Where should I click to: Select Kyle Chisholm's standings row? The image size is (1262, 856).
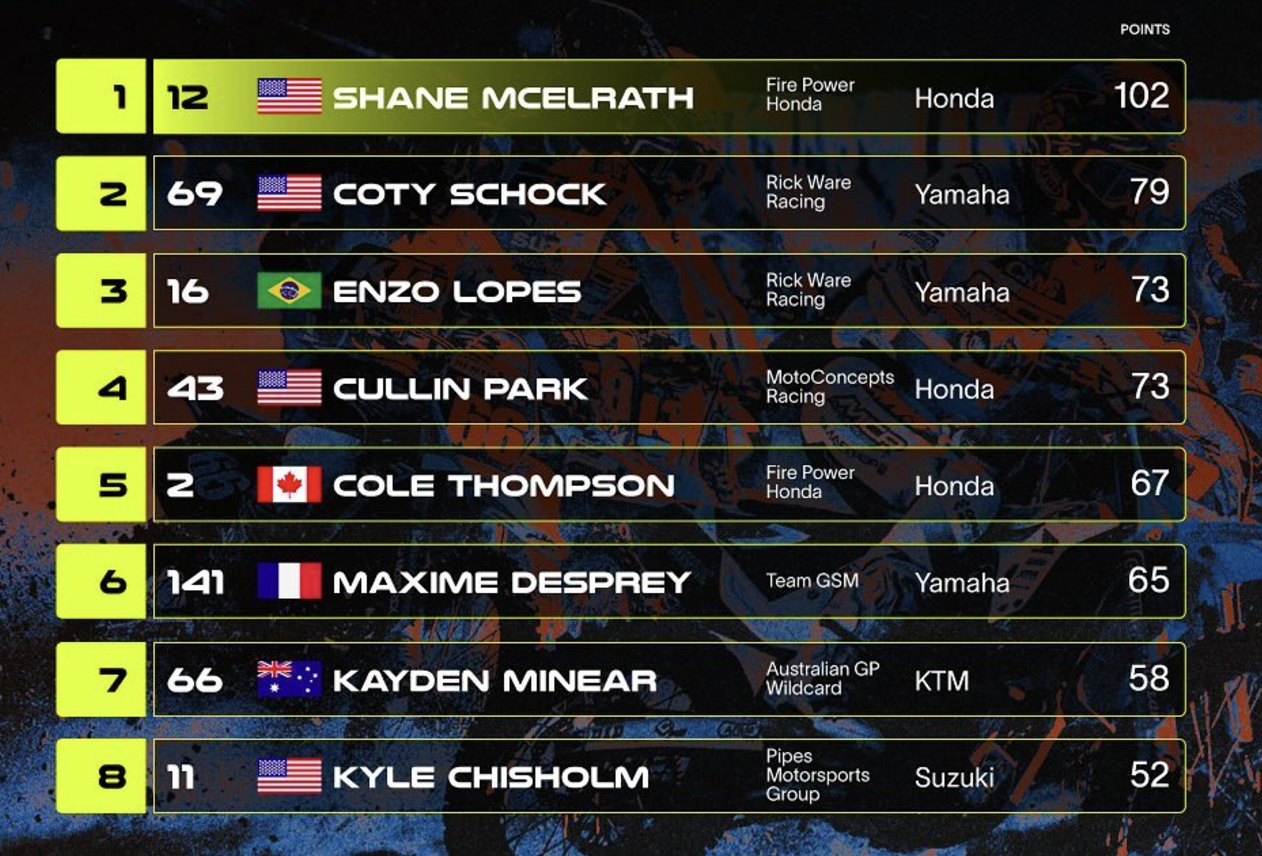(x=490, y=776)
